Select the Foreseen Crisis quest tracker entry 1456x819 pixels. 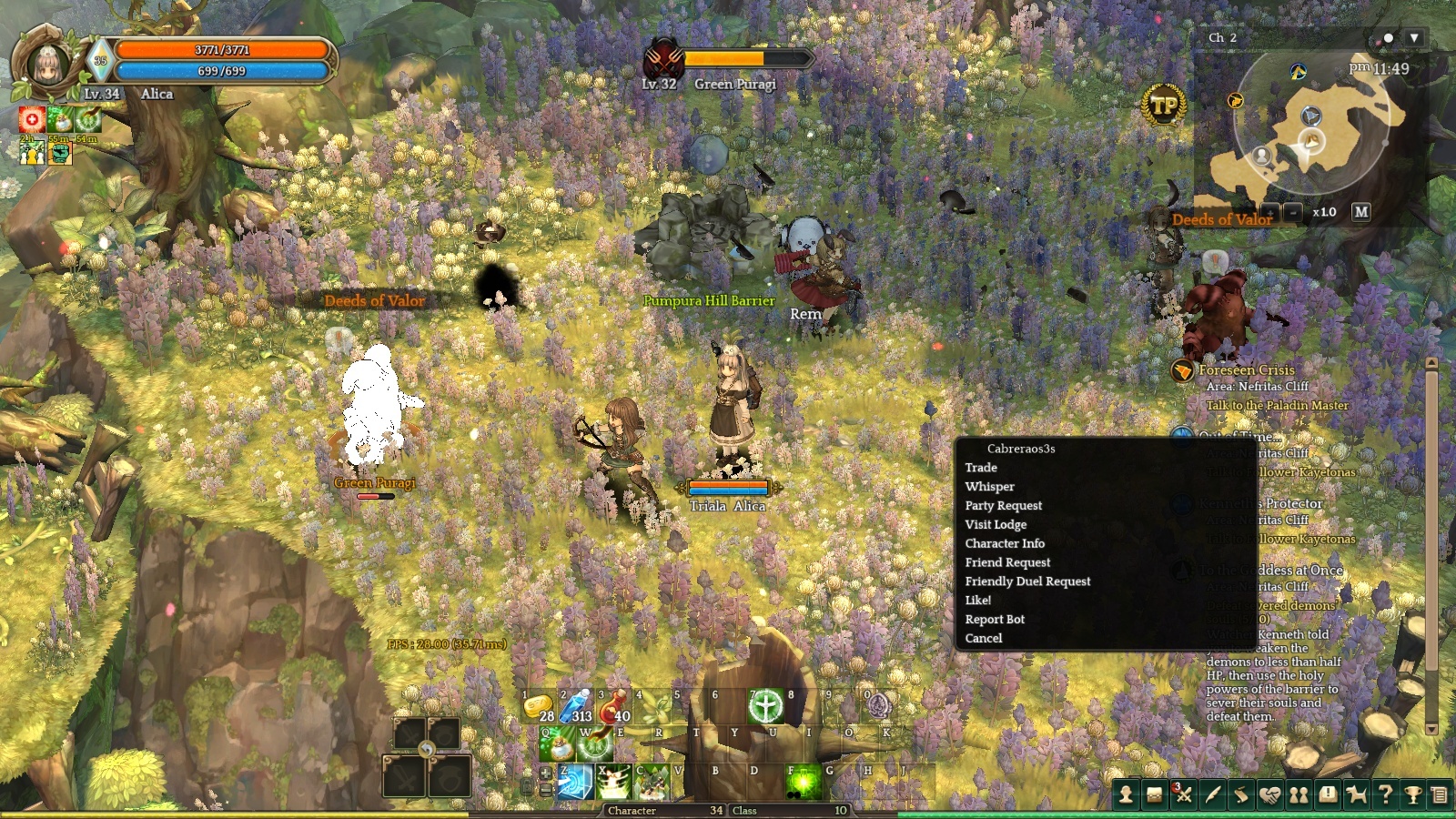point(1246,370)
